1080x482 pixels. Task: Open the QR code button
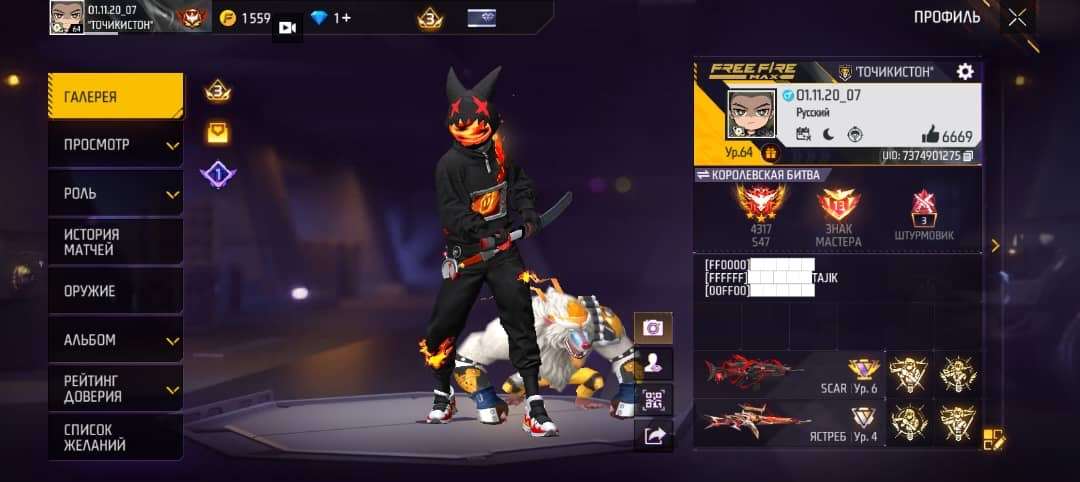coord(653,399)
